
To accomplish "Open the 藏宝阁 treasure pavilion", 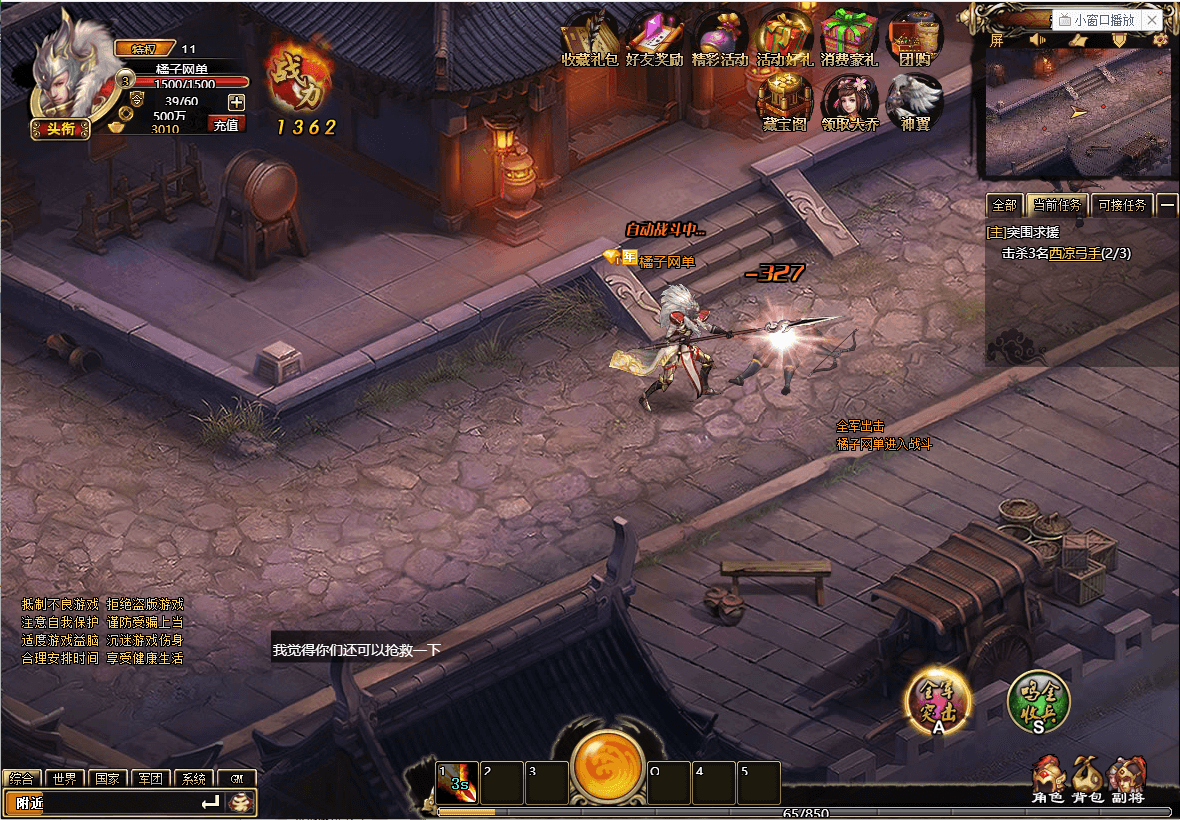I will coord(783,103).
